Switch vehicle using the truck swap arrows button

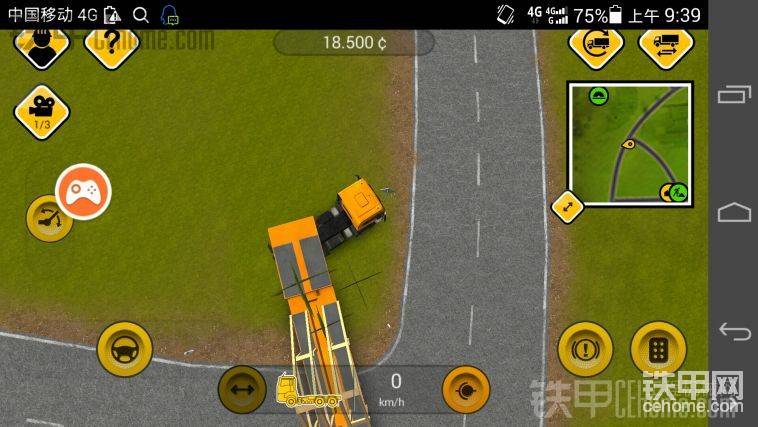coord(665,45)
